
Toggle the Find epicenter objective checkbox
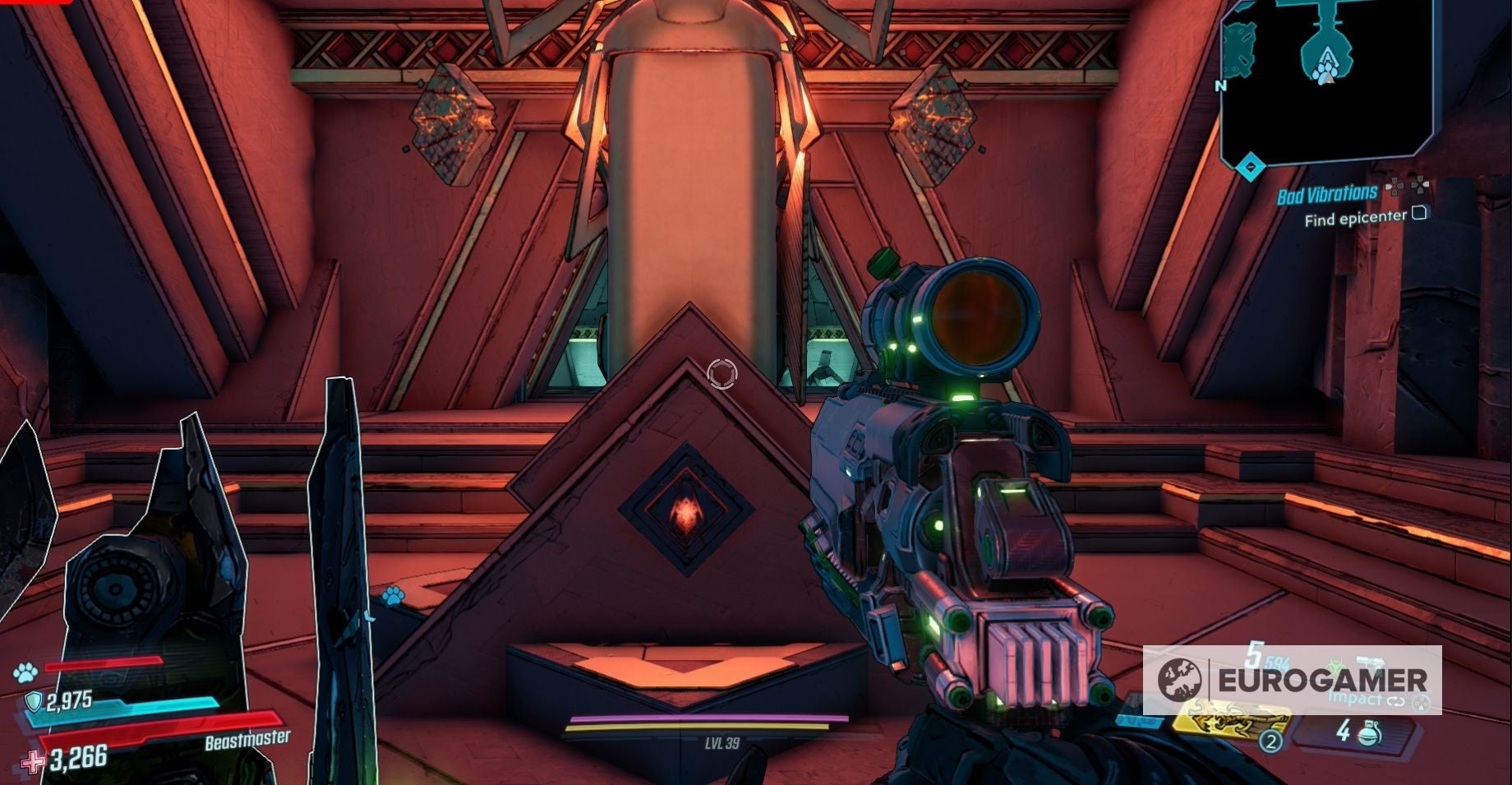point(1420,214)
